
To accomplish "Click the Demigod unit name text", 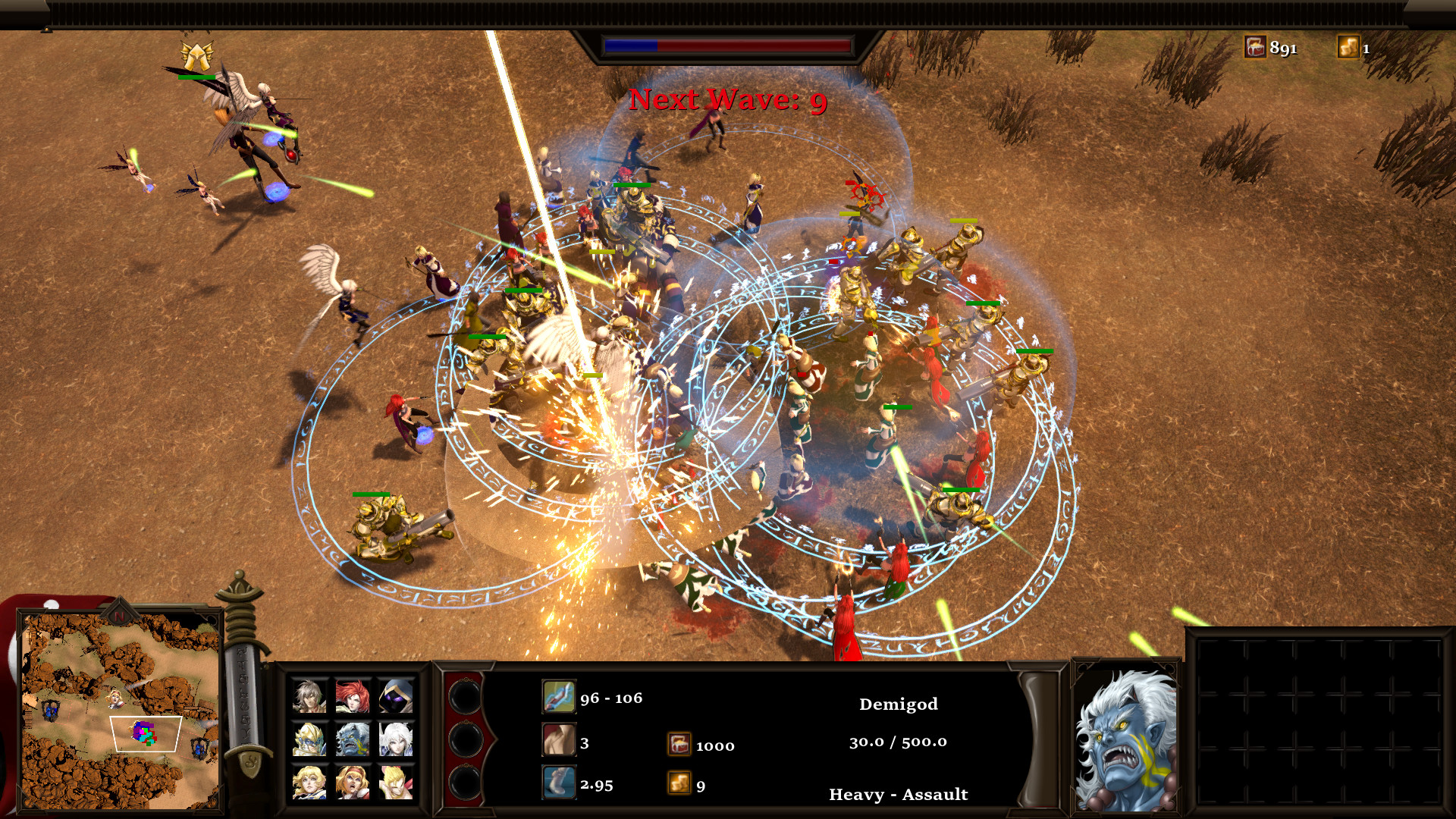I will pos(898,704).
